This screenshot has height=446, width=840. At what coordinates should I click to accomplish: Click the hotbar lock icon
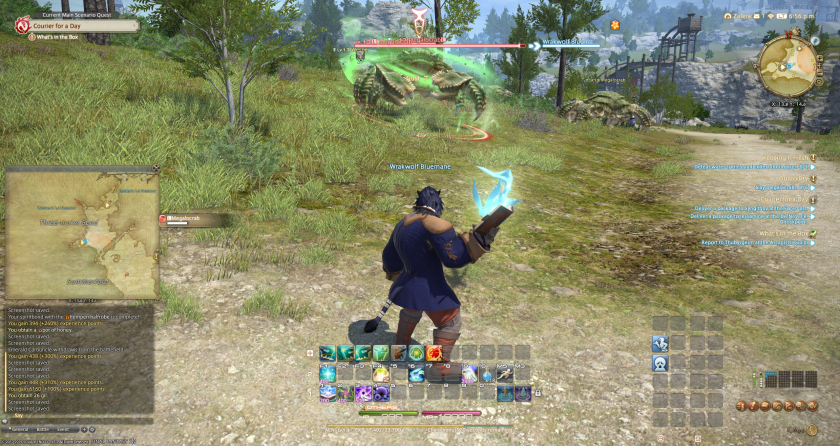coord(310,353)
